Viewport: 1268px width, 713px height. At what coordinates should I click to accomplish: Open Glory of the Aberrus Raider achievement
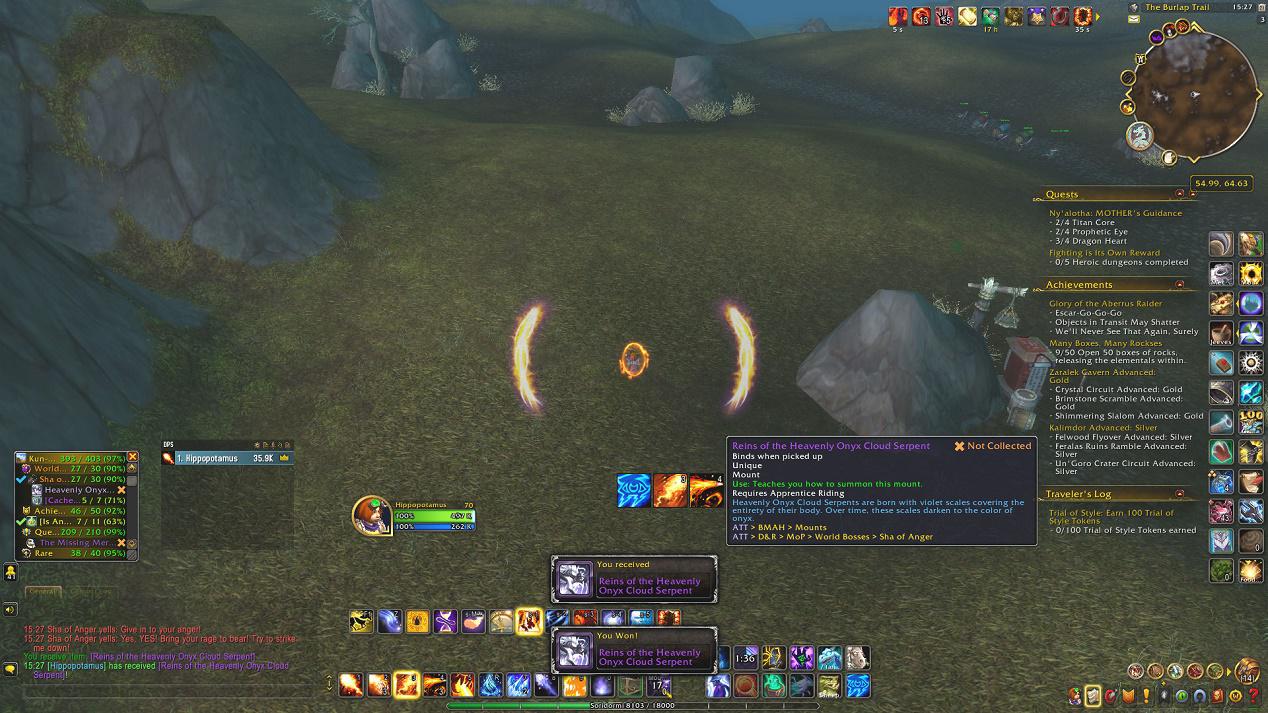click(1105, 303)
